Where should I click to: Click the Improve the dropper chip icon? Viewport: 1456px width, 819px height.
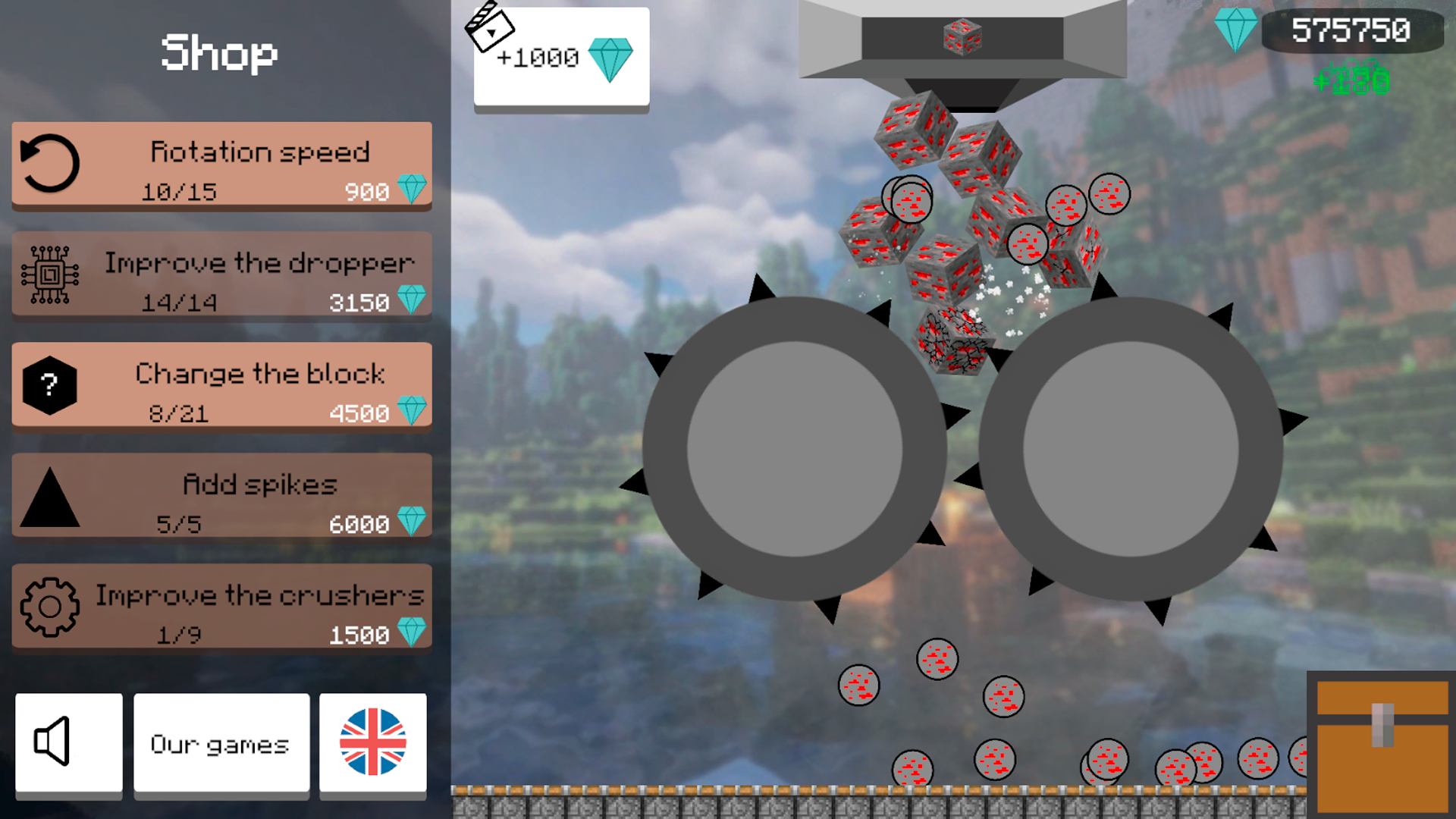tap(49, 275)
